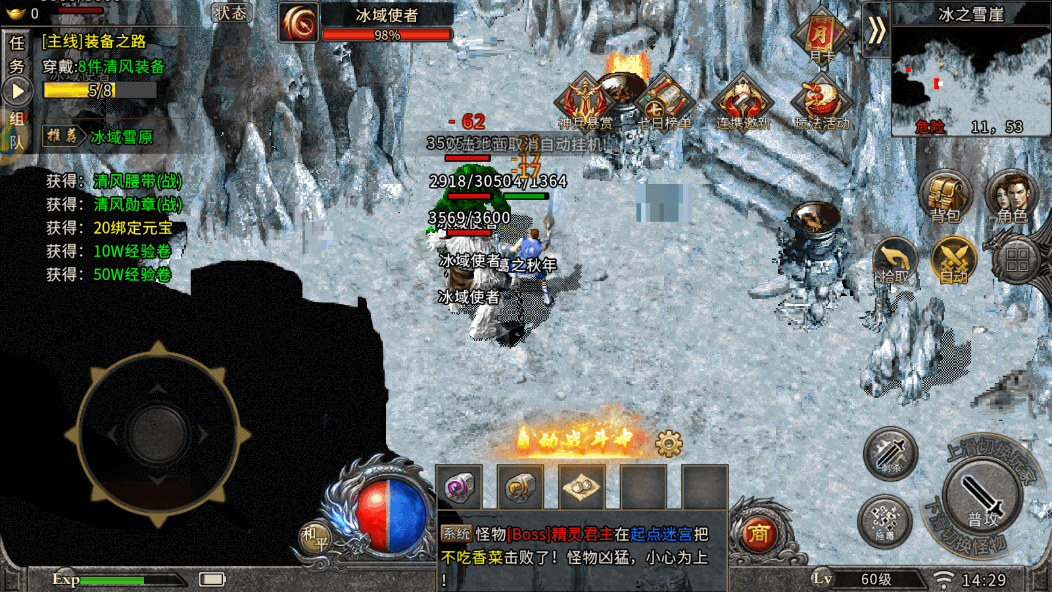Open auto-battle gear settings
Viewport: 1052px width, 592px height.
pyautogui.click(x=668, y=442)
